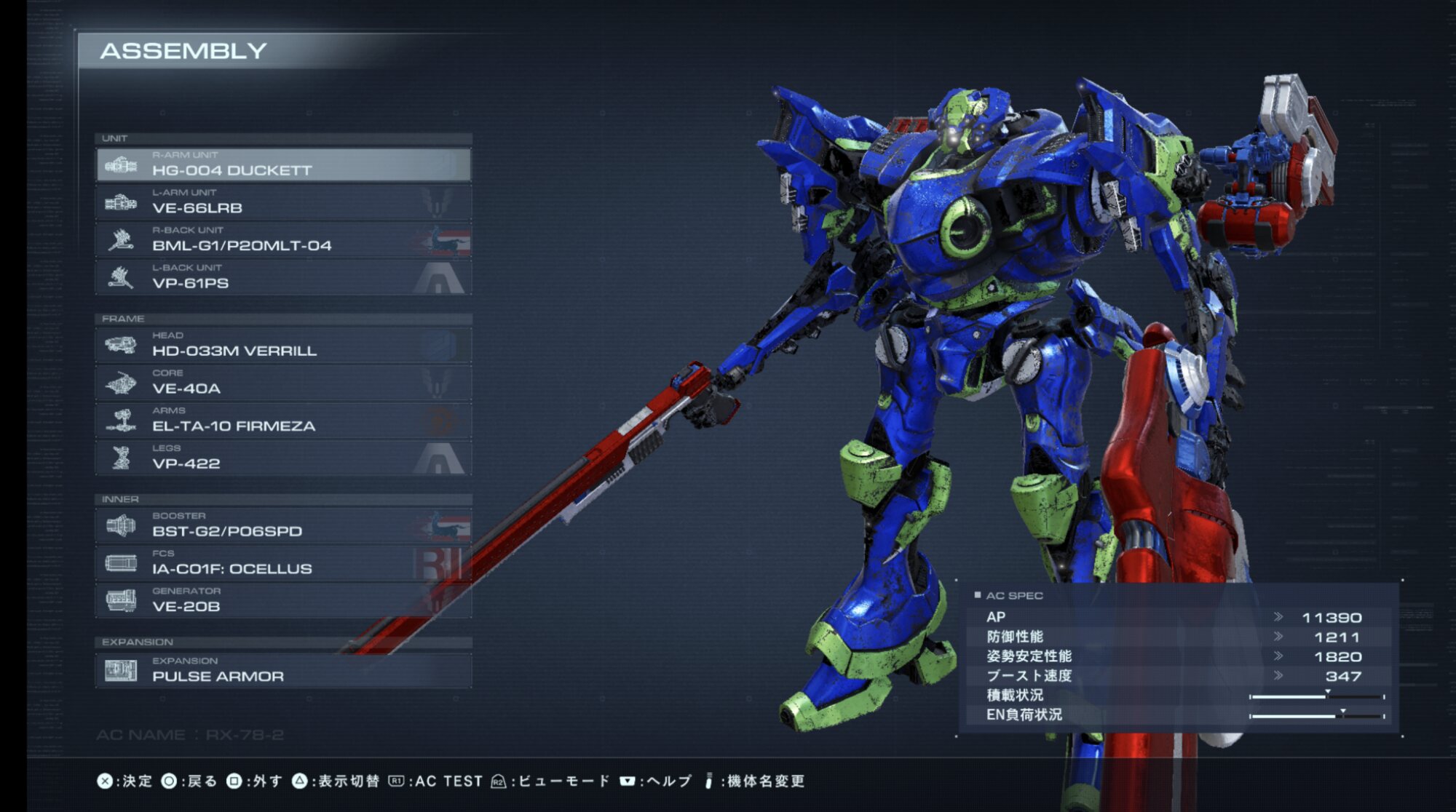The image size is (1456, 812).
Task: Open the FCS IA-C01F: OCELLUS slot
Action: [283, 564]
